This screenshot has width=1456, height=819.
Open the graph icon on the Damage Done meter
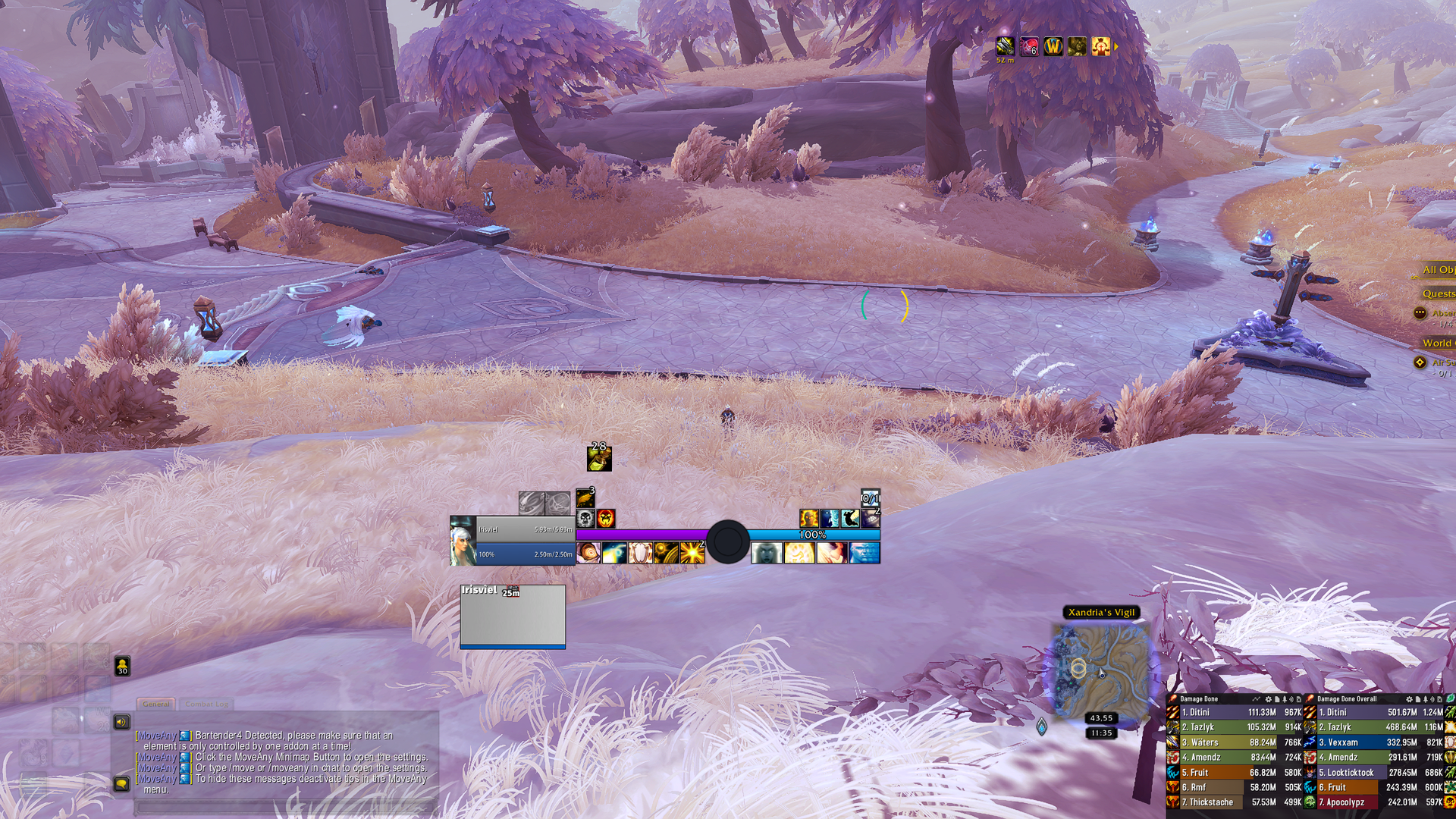pyautogui.click(x=1257, y=698)
